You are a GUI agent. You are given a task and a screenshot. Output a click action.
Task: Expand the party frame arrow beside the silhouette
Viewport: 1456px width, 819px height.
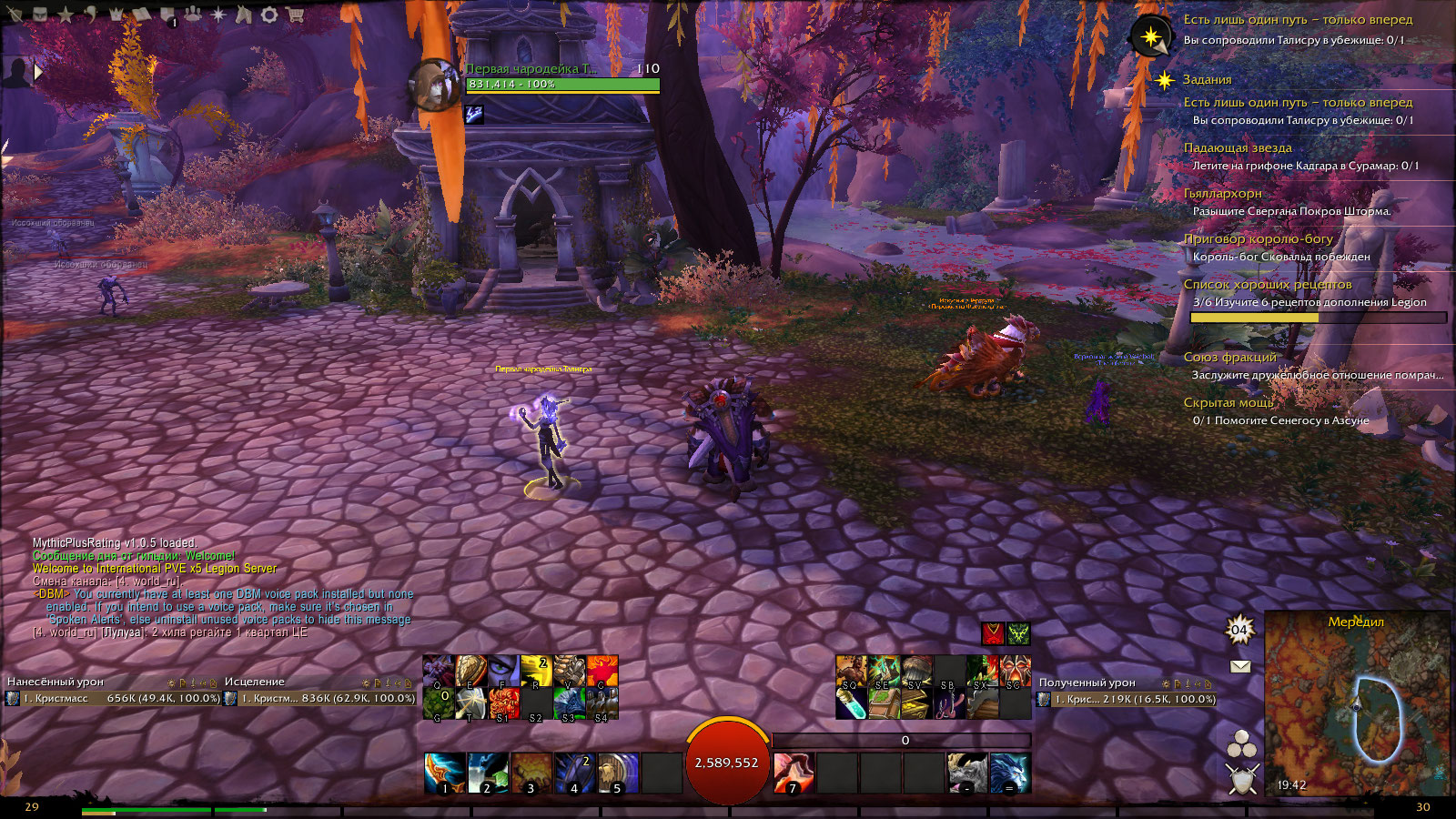[x=38, y=71]
